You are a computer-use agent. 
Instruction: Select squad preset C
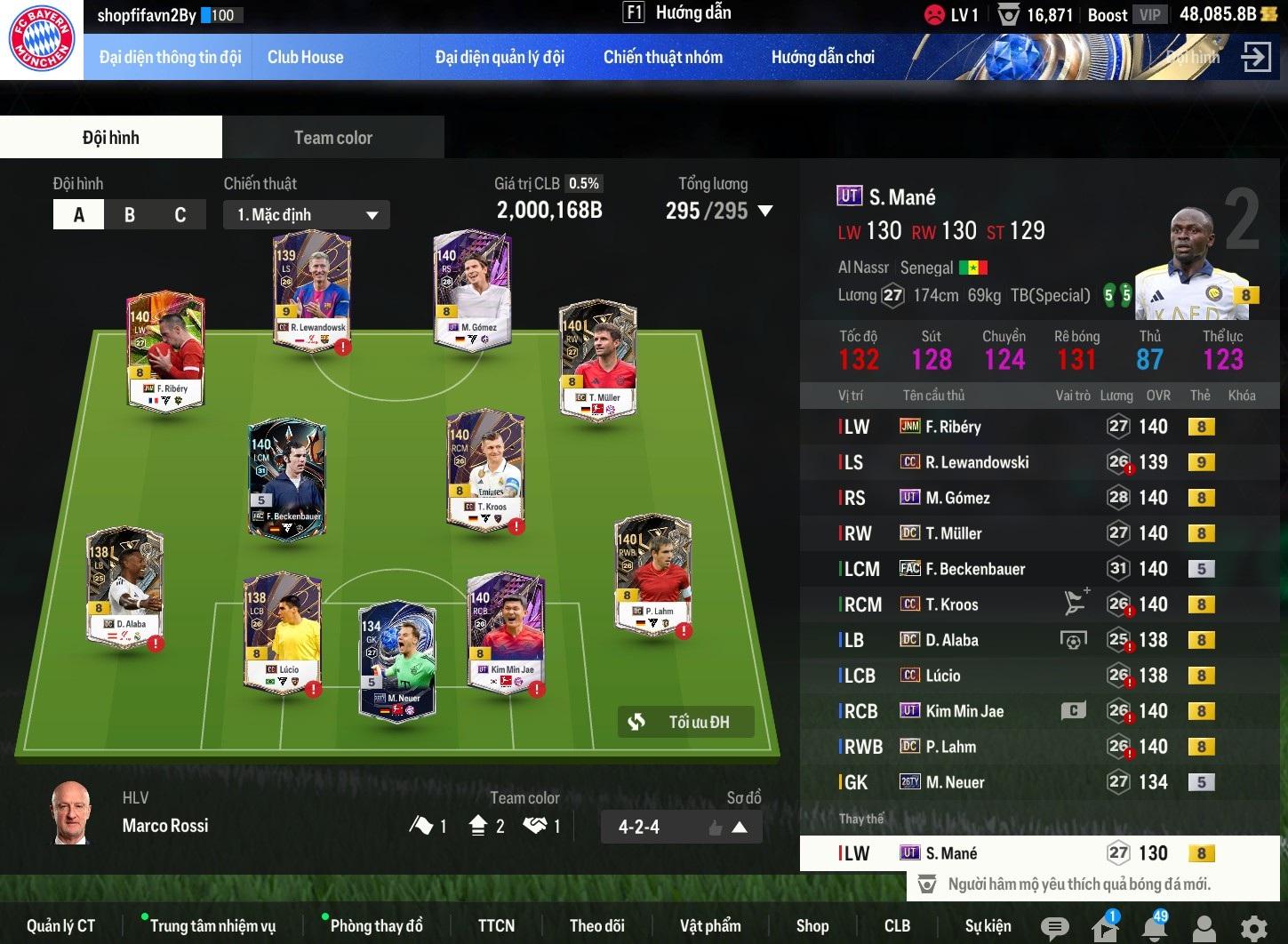[x=180, y=215]
